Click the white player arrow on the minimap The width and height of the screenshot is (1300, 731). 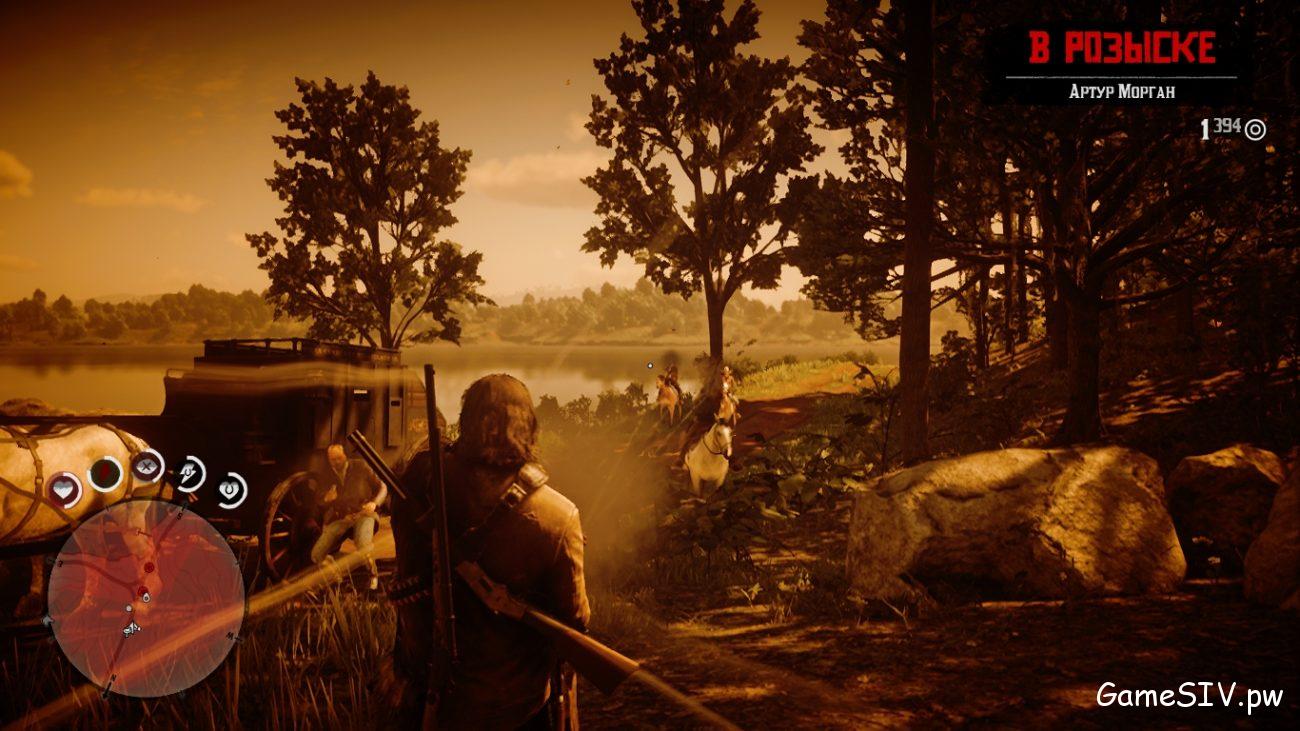click(x=131, y=627)
